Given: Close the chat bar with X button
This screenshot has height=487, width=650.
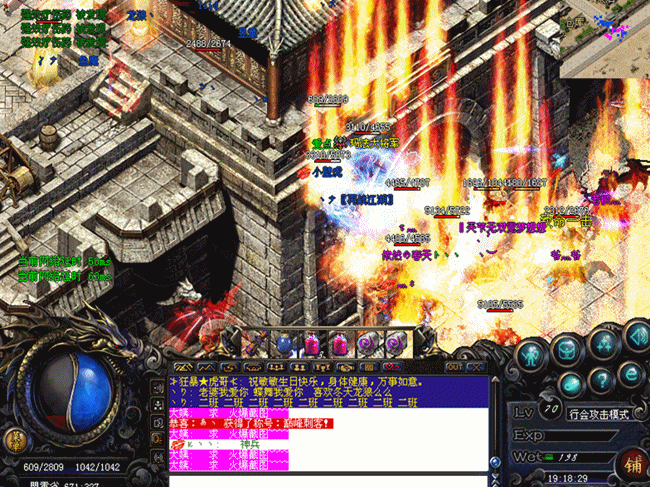Looking at the screenshot, I should (473, 367).
